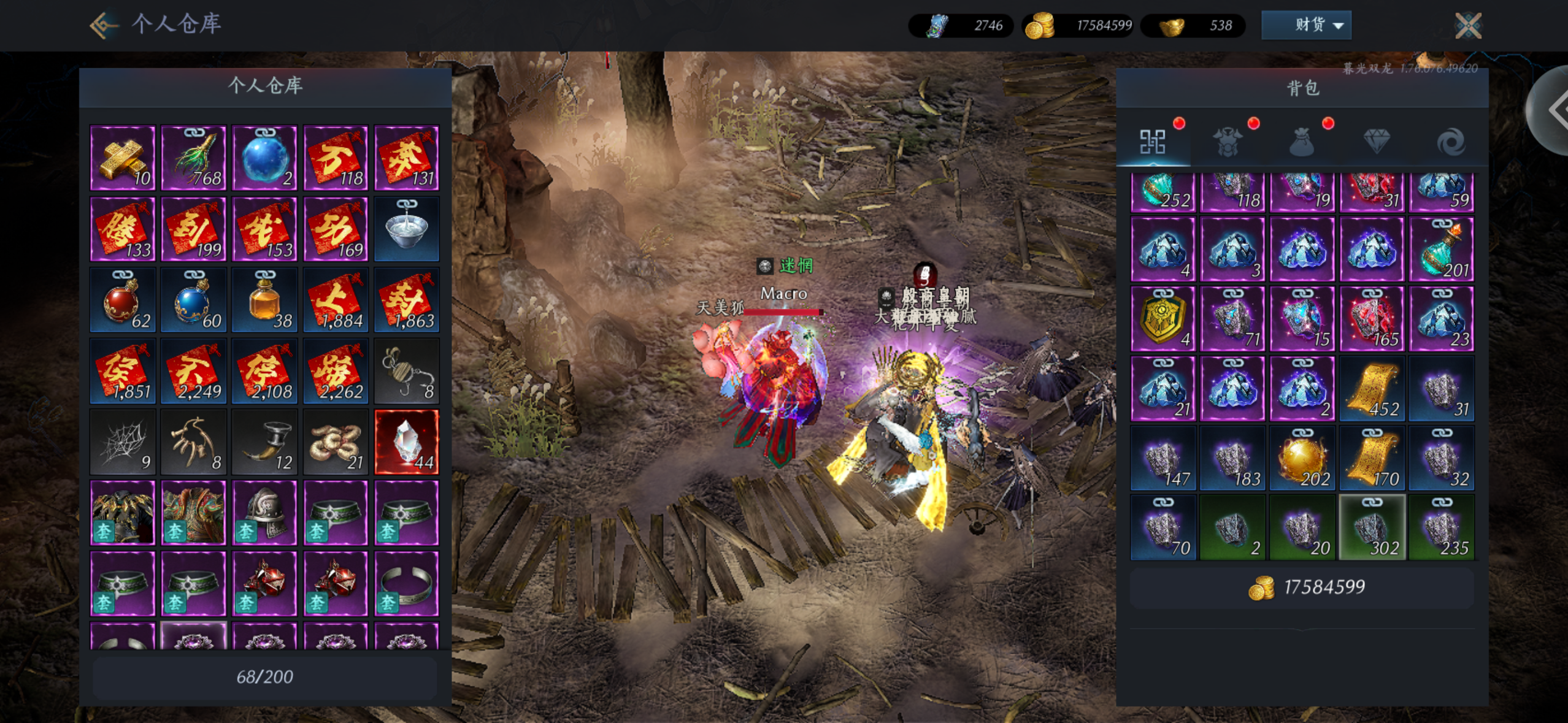Screen dimensions: 1568x723
Task: Select the golden scroll stack of 452
Action: (1372, 389)
